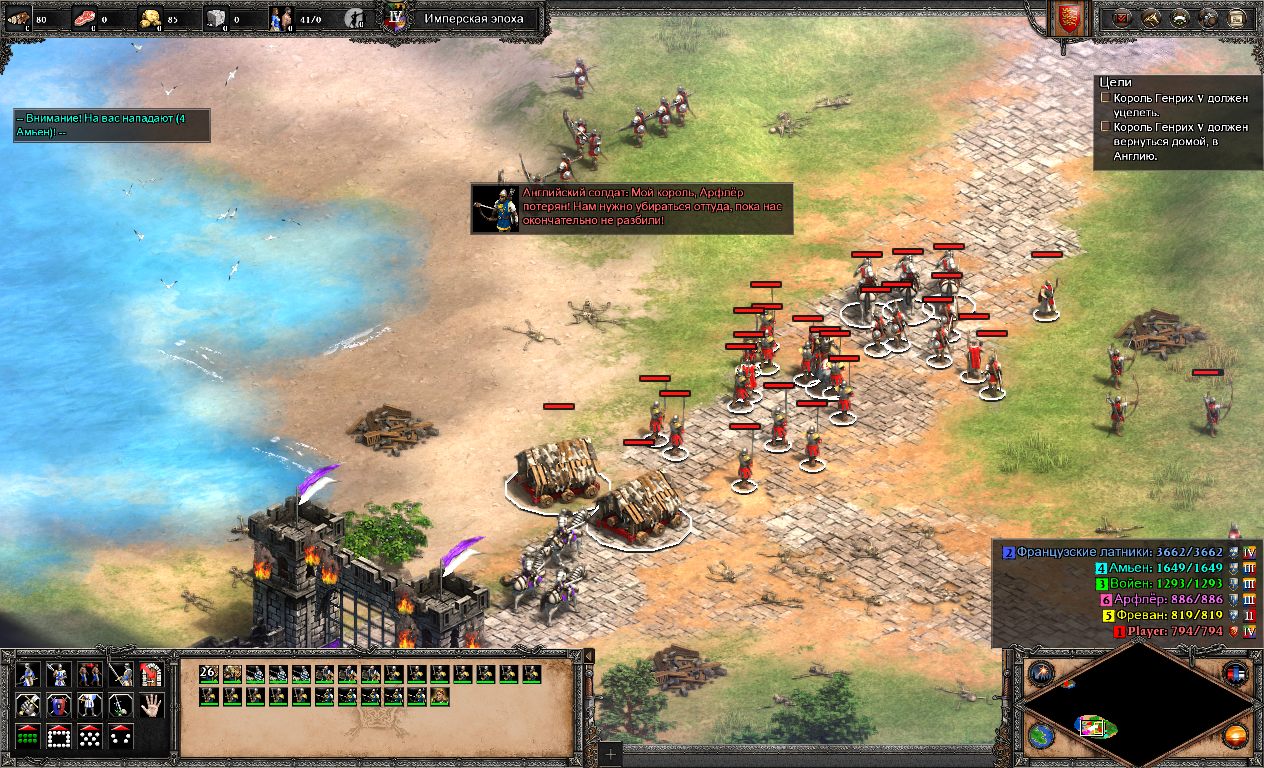Select the blond hero portrait in unit panel

(440, 696)
